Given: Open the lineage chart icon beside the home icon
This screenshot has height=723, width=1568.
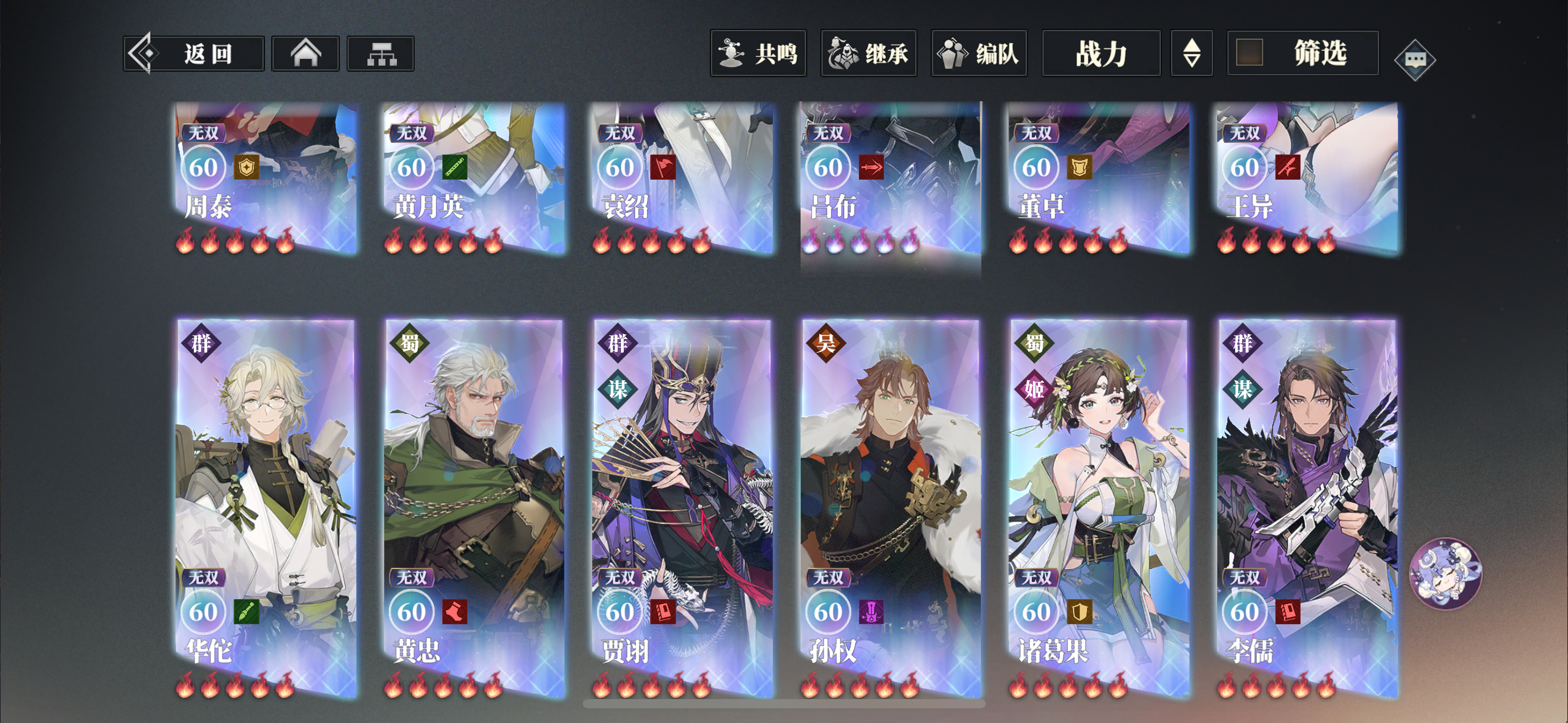Looking at the screenshot, I should [x=380, y=53].
